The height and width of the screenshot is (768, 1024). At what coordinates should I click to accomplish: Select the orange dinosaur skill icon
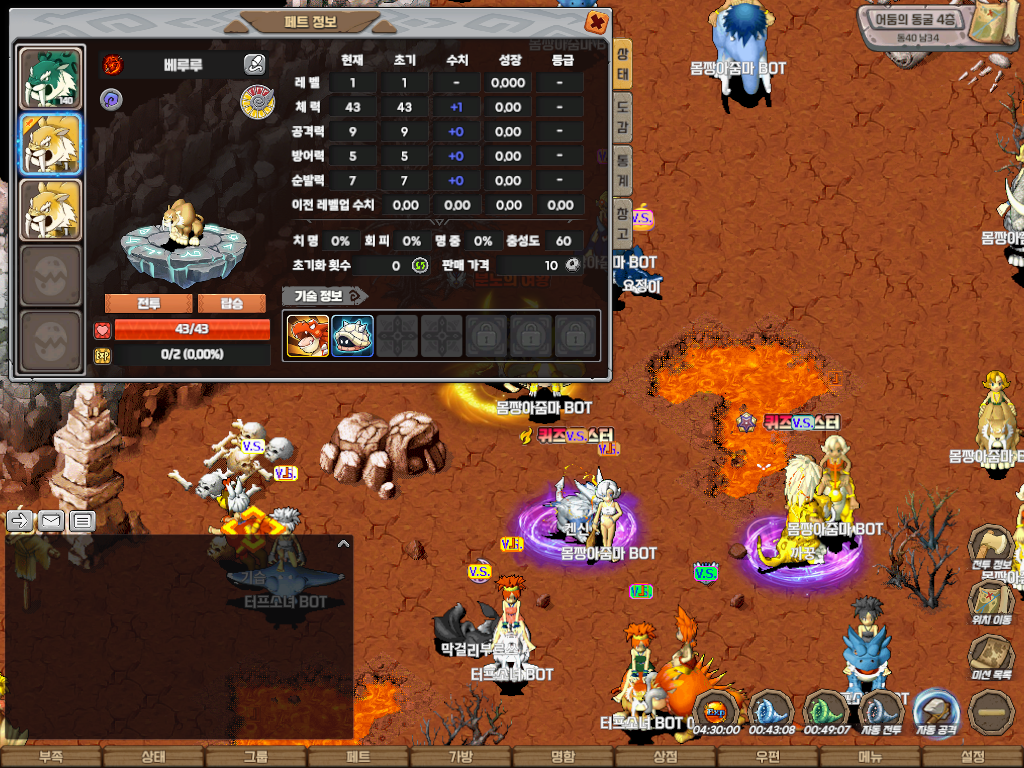pyautogui.click(x=308, y=336)
